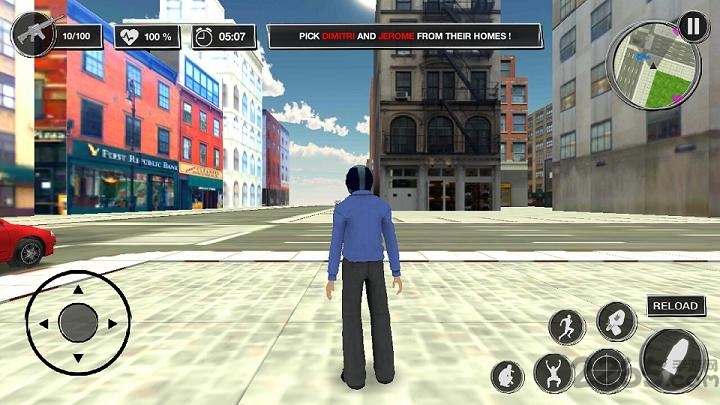
Task: Tap the punch fist button
Action: tap(616, 321)
